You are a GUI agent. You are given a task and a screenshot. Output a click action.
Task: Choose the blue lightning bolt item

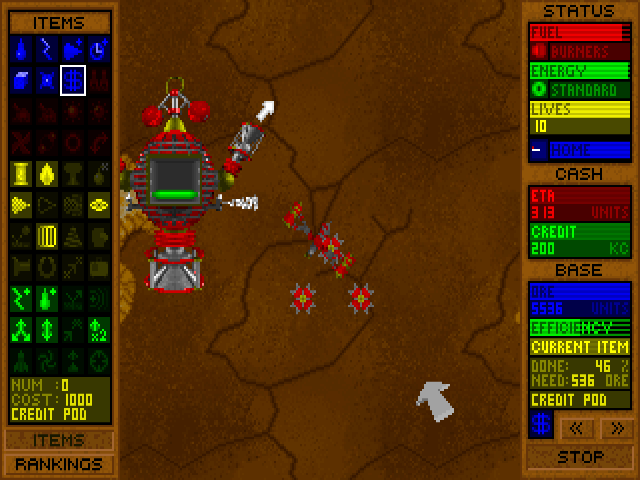click(46, 48)
